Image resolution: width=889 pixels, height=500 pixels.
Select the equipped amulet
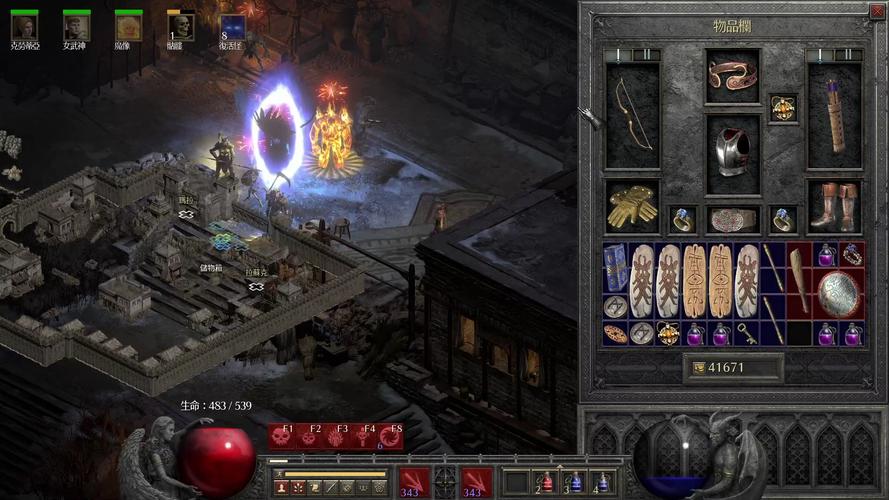coord(783,108)
